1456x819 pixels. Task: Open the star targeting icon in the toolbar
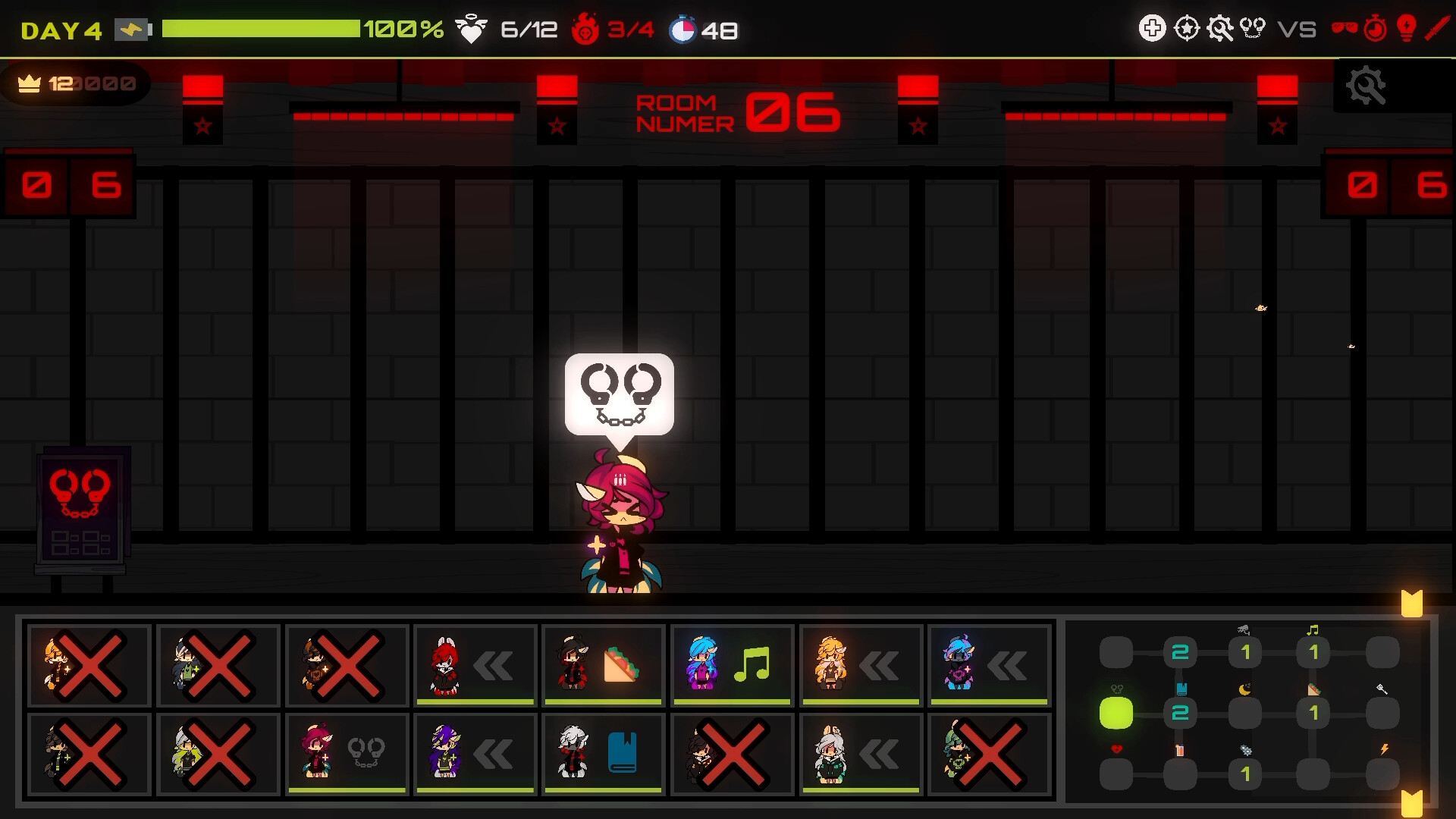coord(1187,27)
